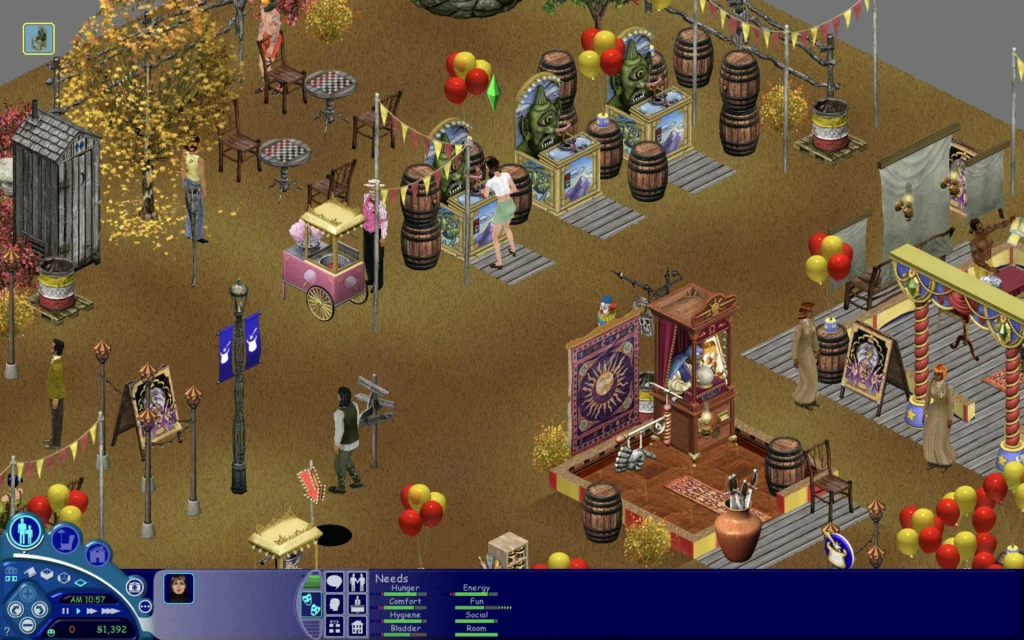Open the inventory gift box panel
The width and height of the screenshot is (1024, 640).
(335, 627)
